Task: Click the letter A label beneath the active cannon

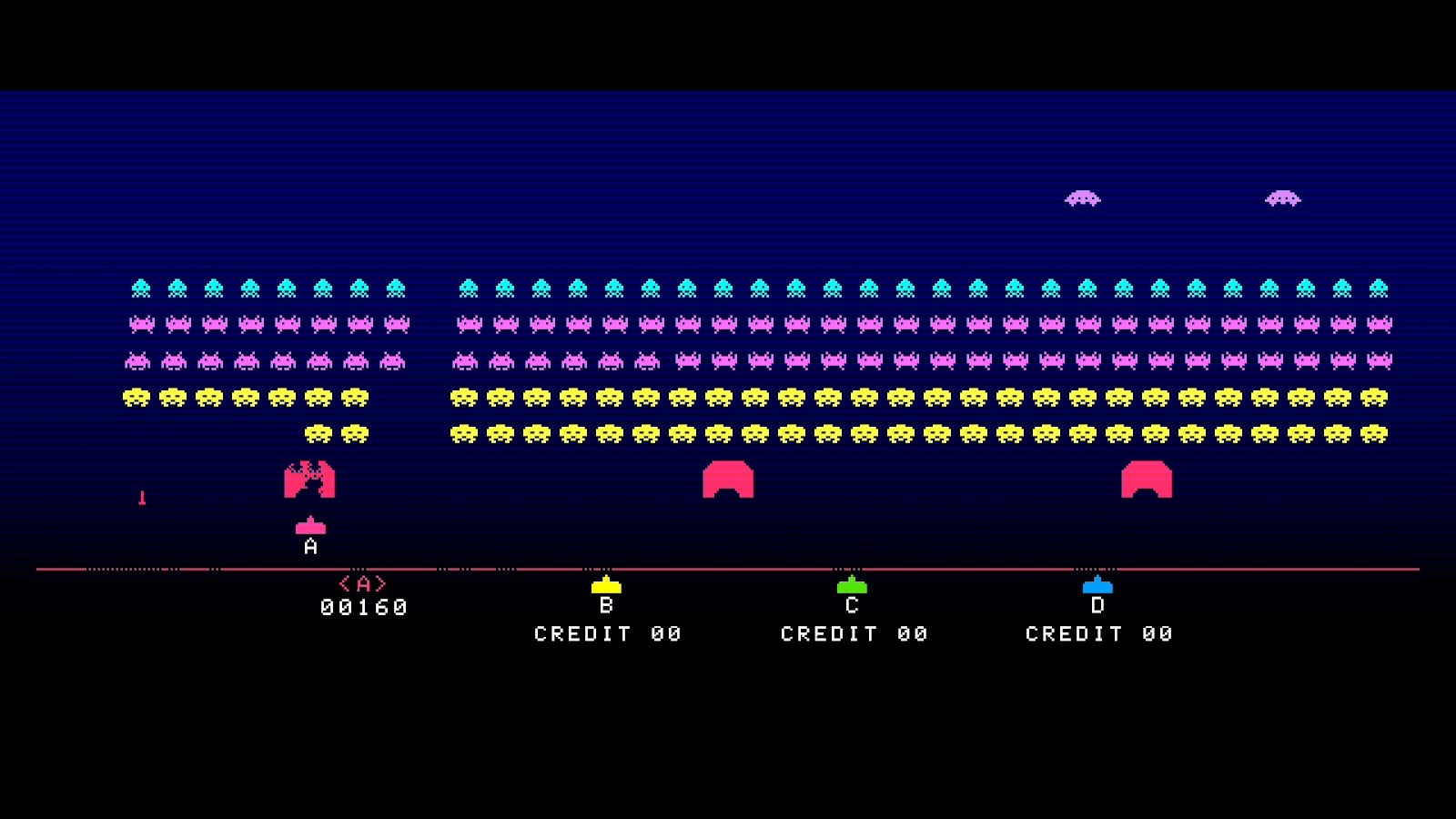Action: tap(309, 546)
